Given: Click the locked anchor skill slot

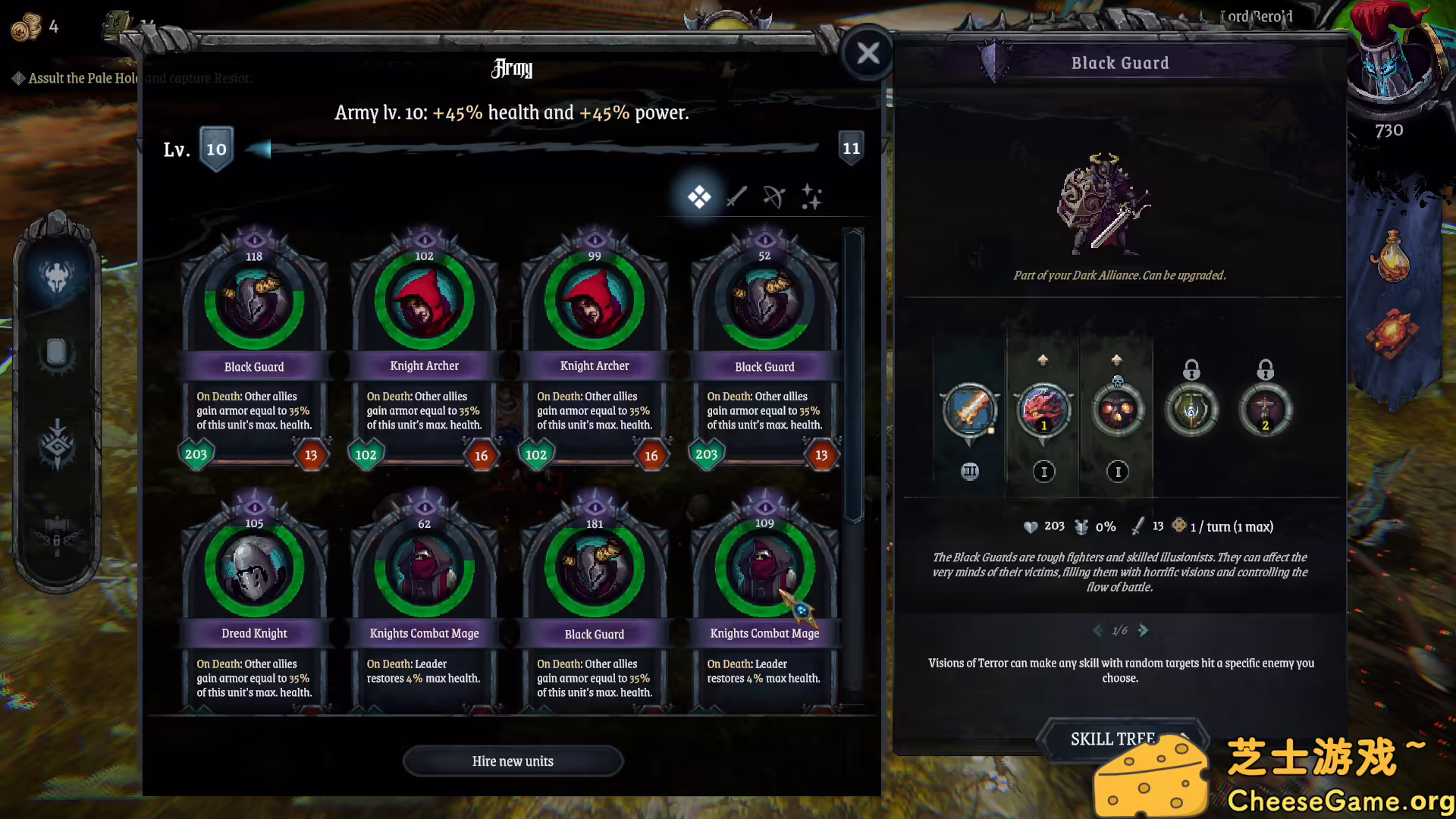Looking at the screenshot, I should coord(1191,410).
